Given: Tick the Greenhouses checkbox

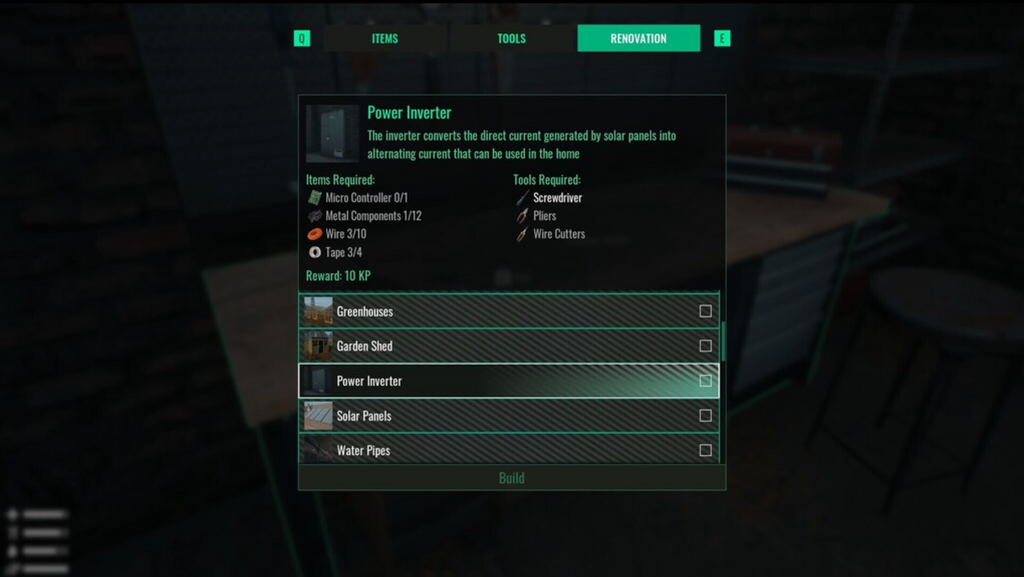Looking at the screenshot, I should tap(706, 312).
